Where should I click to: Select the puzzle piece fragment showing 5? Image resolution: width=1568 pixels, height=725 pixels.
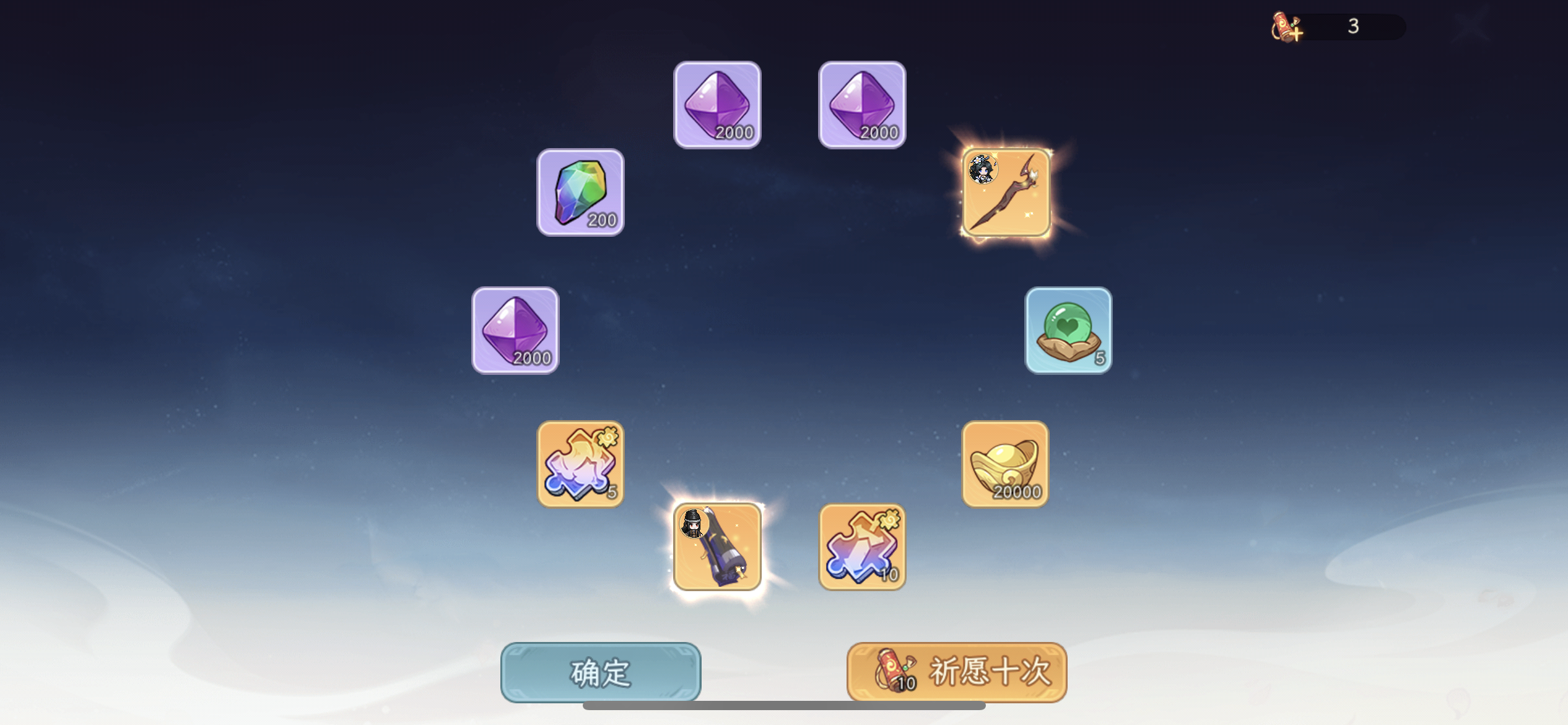(580, 464)
